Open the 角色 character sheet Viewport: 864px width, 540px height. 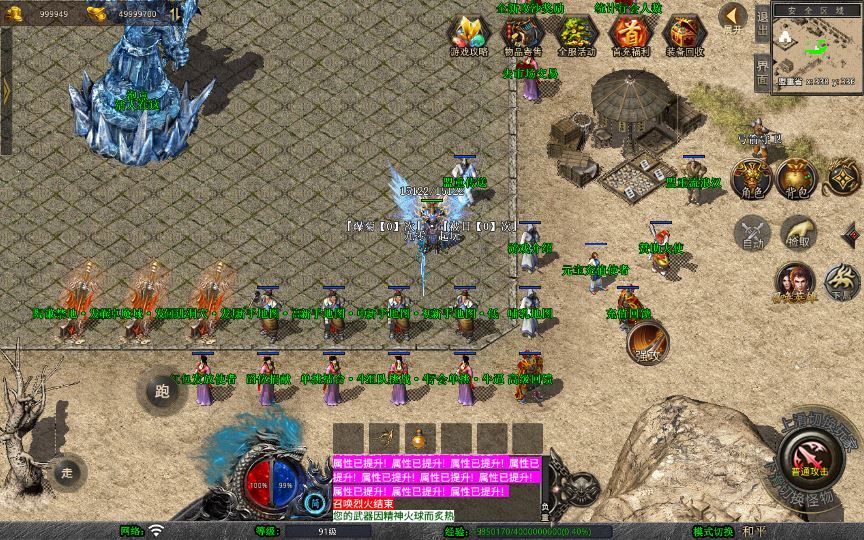[749, 177]
